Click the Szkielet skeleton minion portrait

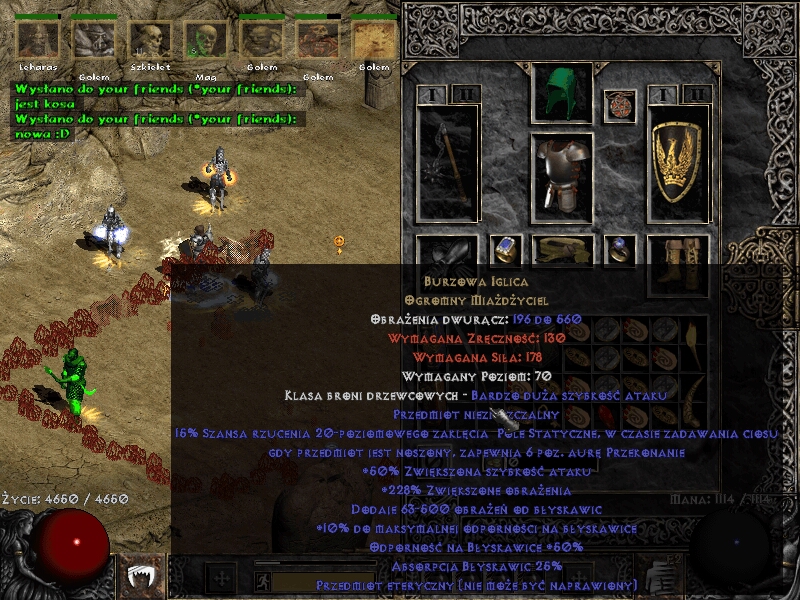pos(150,40)
